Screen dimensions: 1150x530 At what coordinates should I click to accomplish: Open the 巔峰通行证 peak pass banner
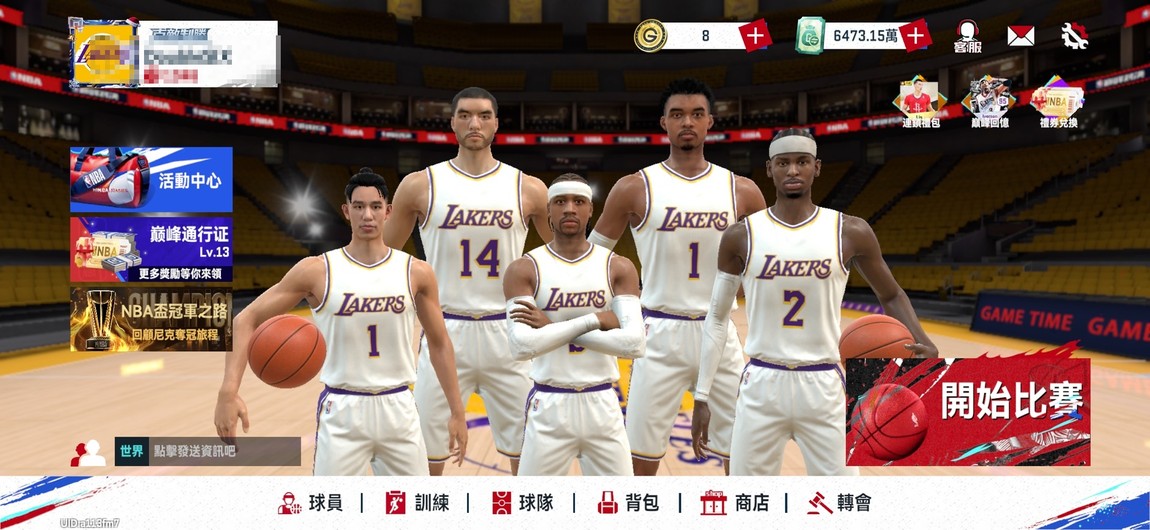point(151,250)
